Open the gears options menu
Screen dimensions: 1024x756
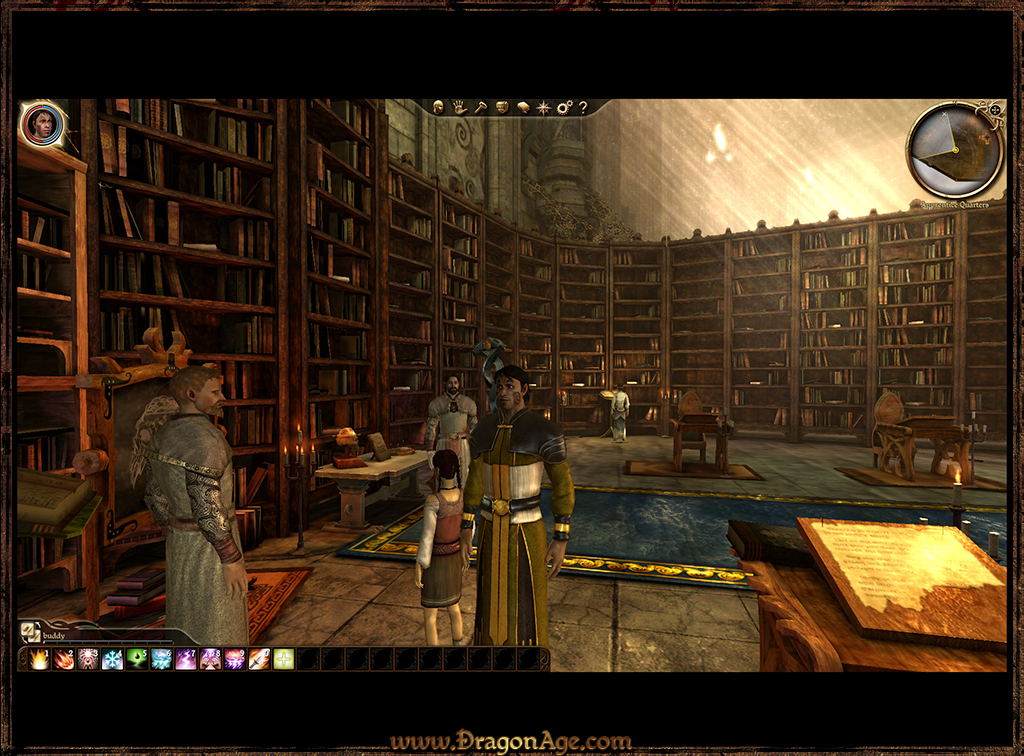point(564,107)
